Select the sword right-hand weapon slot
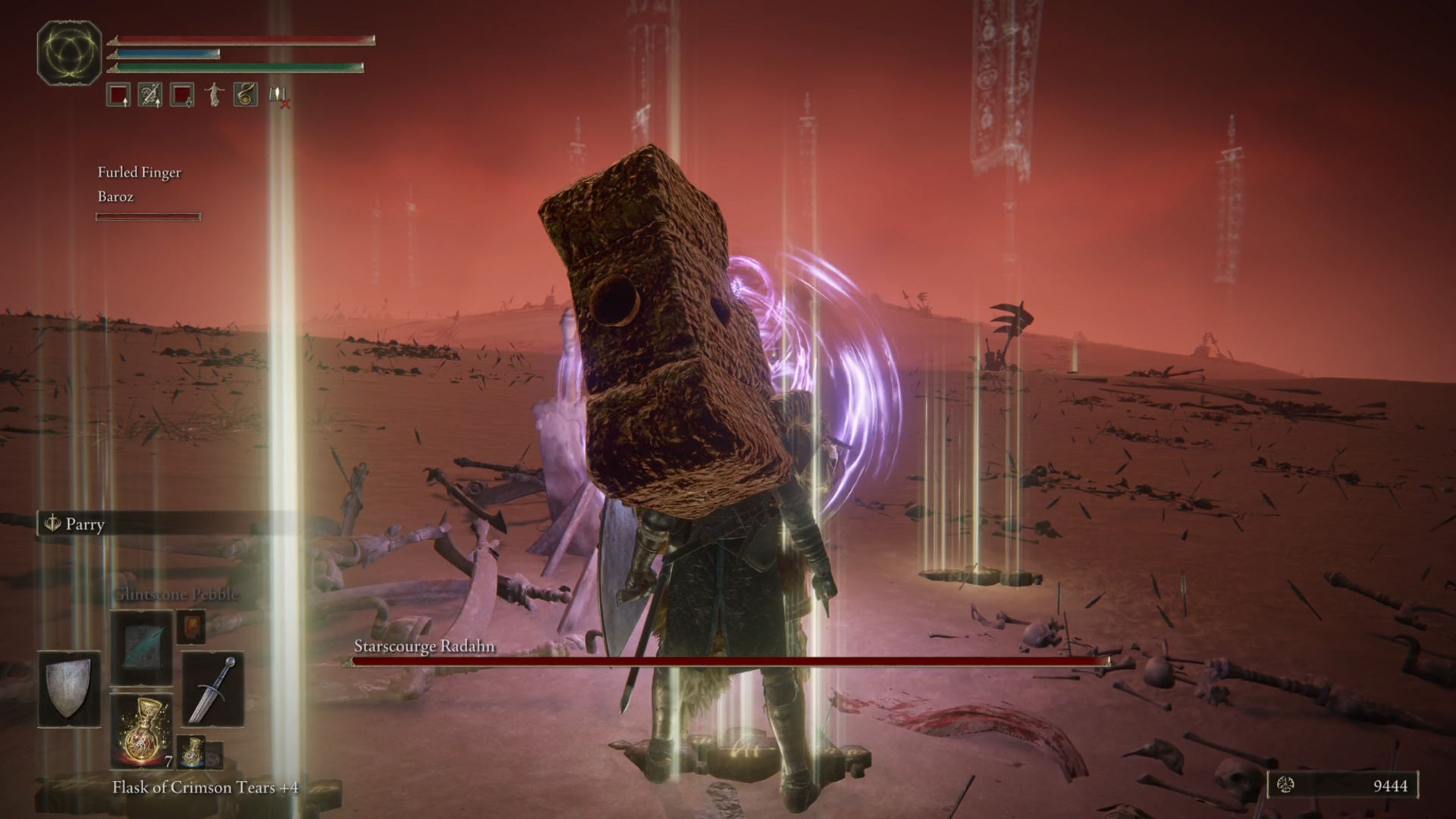This screenshot has height=819, width=1456. click(x=213, y=689)
